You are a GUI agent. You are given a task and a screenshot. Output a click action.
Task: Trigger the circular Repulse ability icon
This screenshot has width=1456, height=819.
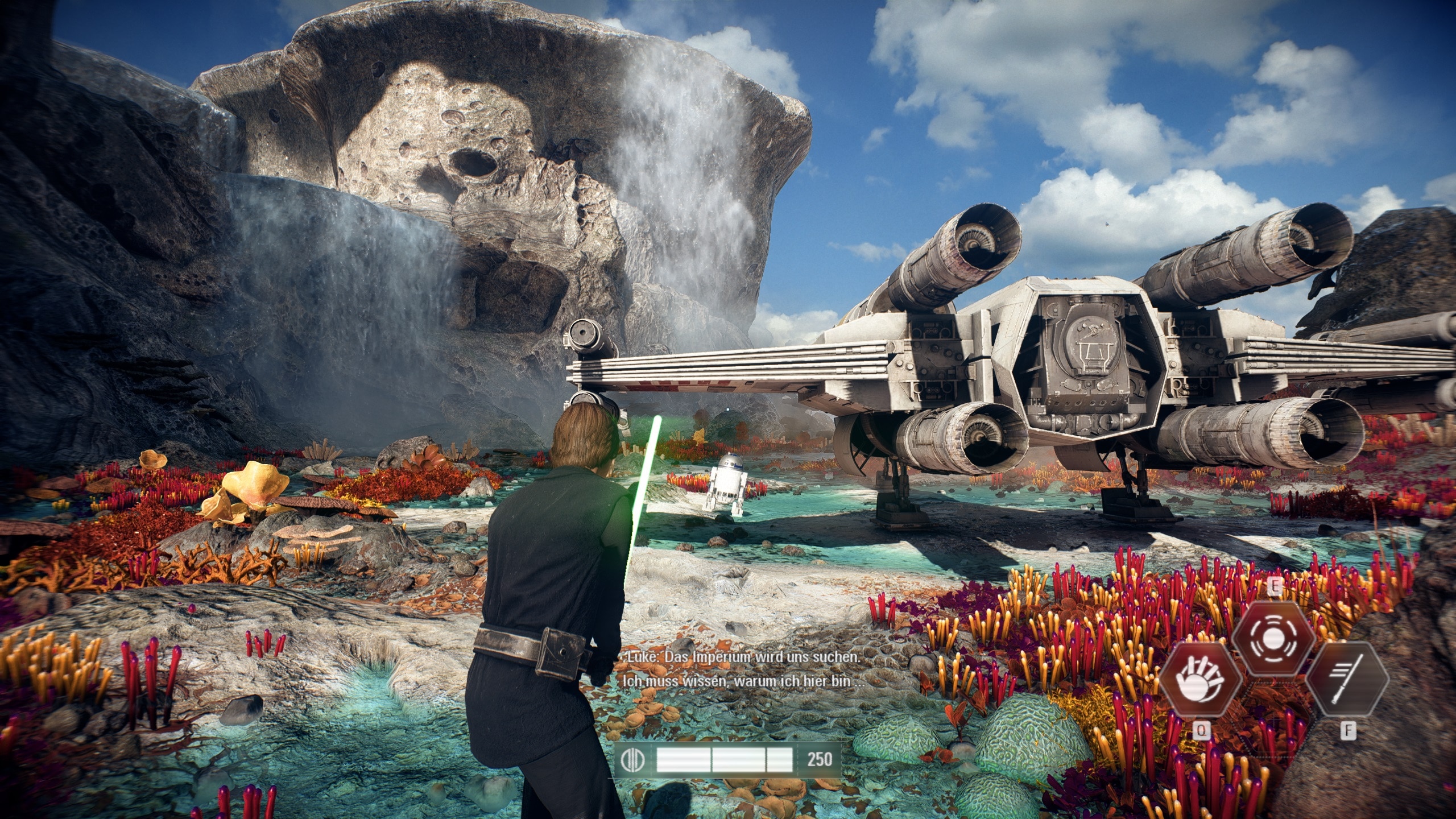1273,639
